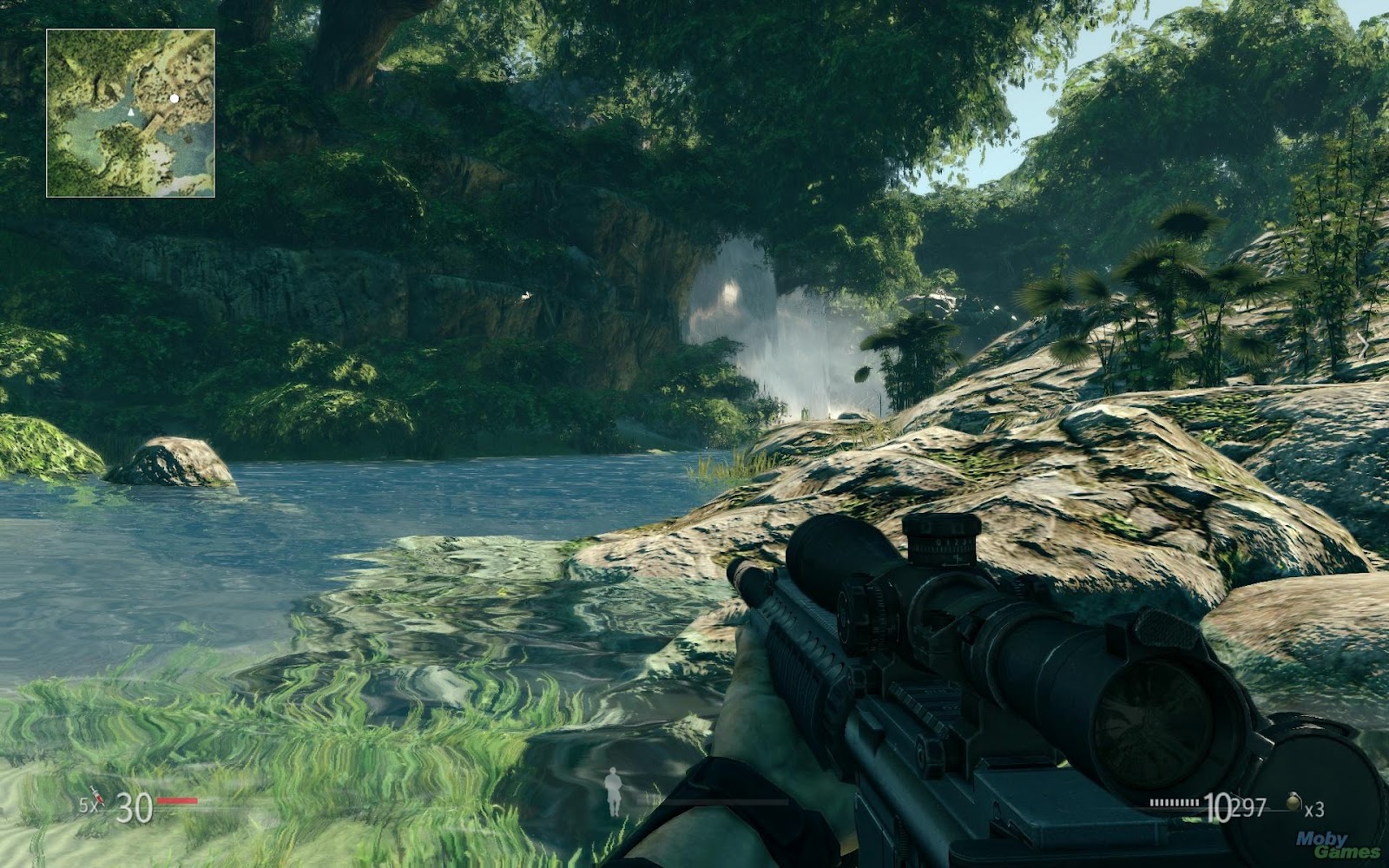Image resolution: width=1389 pixels, height=868 pixels.
Task: Click the grenade icon near ammo counter
Action: coord(1294,803)
